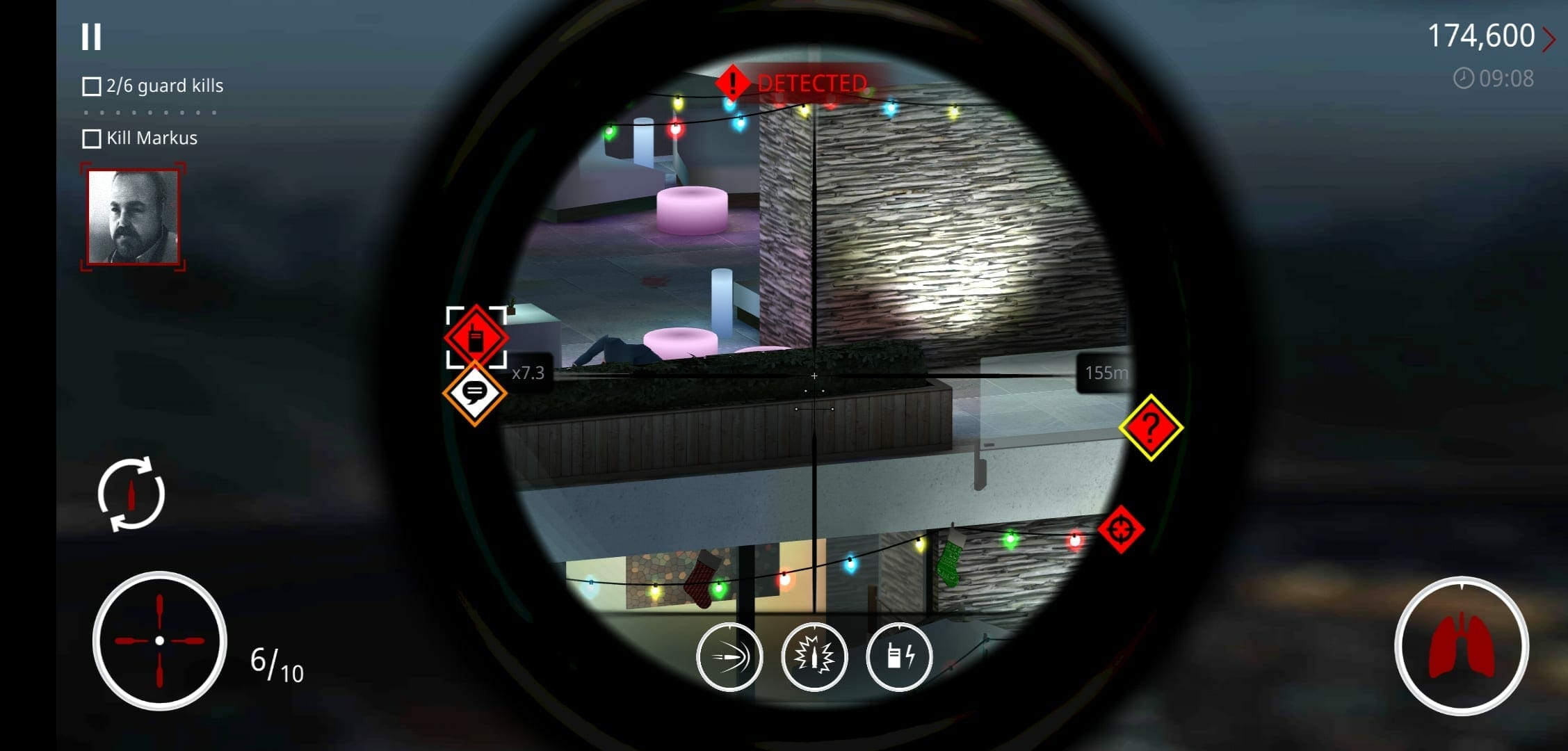Tap the speech bubble marker
This screenshot has height=751, width=1568.
pos(475,393)
